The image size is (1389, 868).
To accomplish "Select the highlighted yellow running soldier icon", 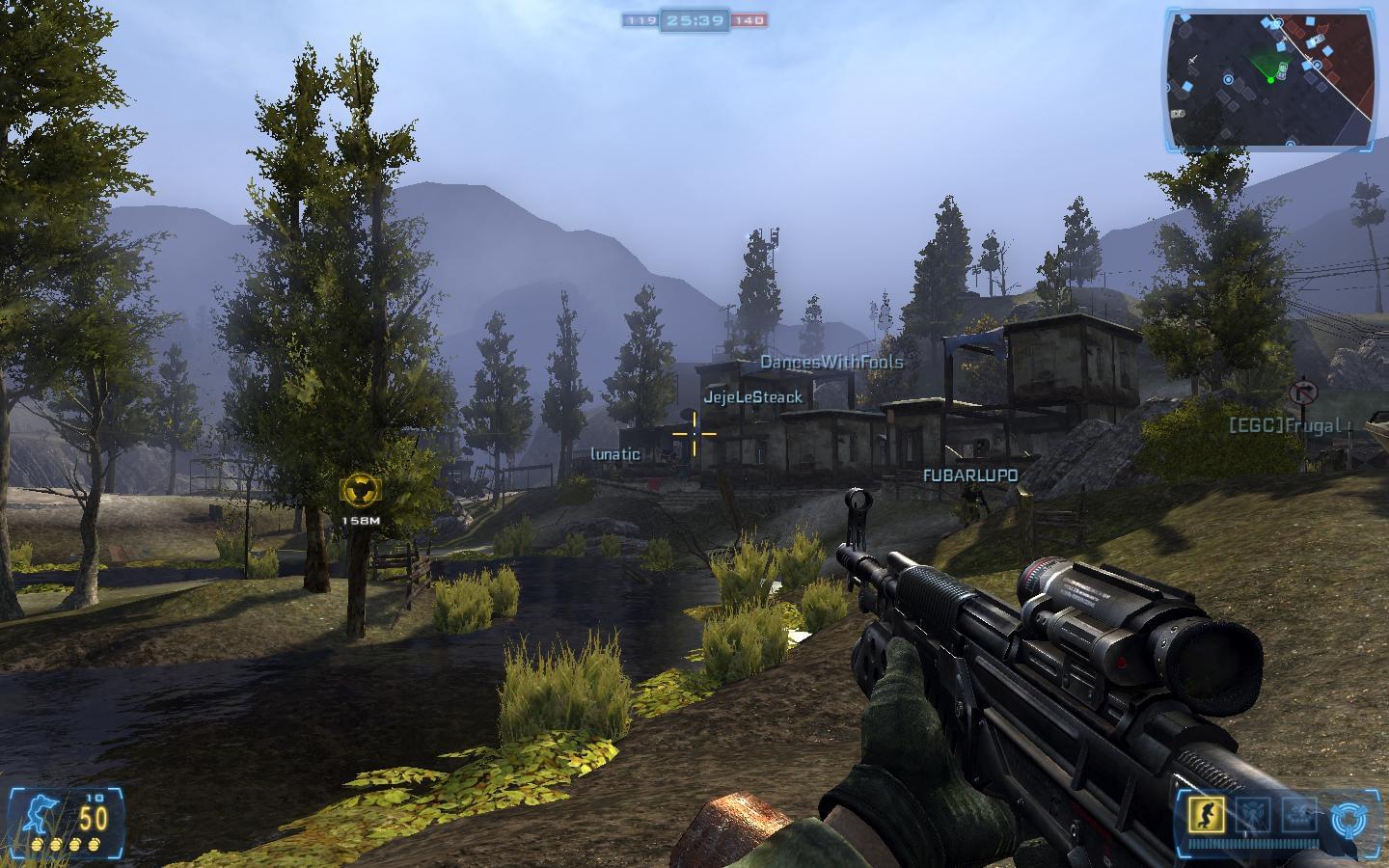I will tap(1207, 815).
